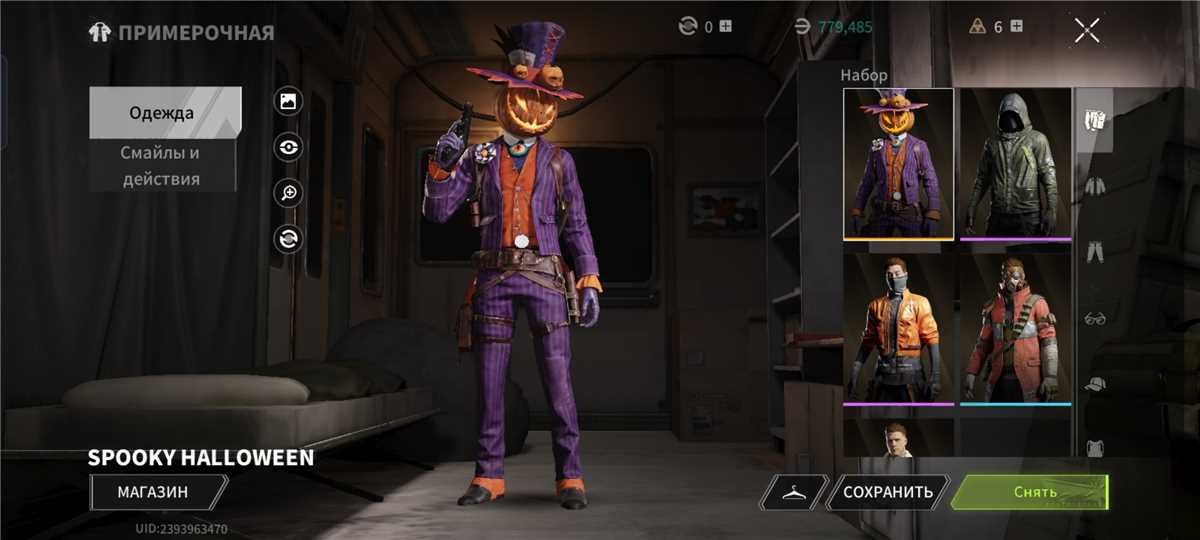The width and height of the screenshot is (1200, 540).
Task: Select the red coat masked outfit set
Action: coord(1015,328)
